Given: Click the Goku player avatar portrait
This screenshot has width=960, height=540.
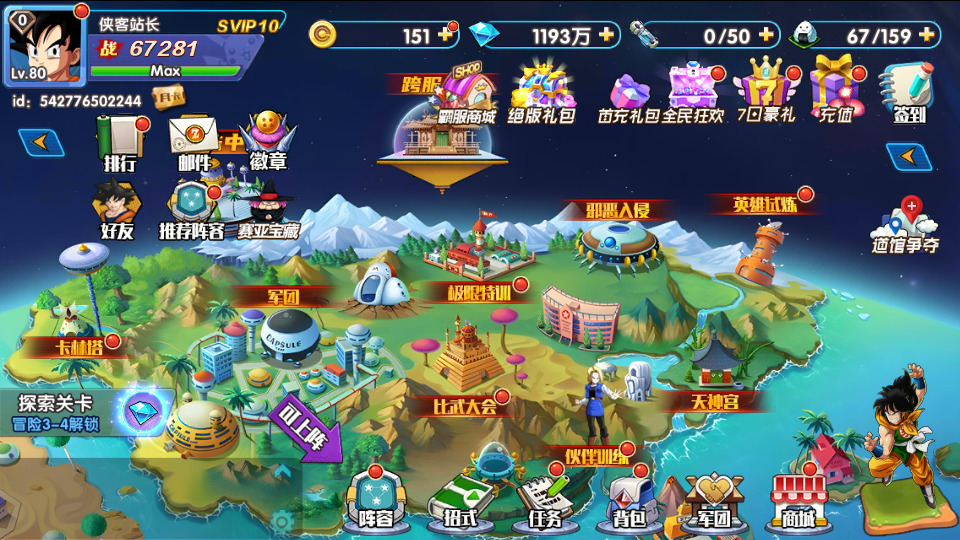Looking at the screenshot, I should [47, 47].
